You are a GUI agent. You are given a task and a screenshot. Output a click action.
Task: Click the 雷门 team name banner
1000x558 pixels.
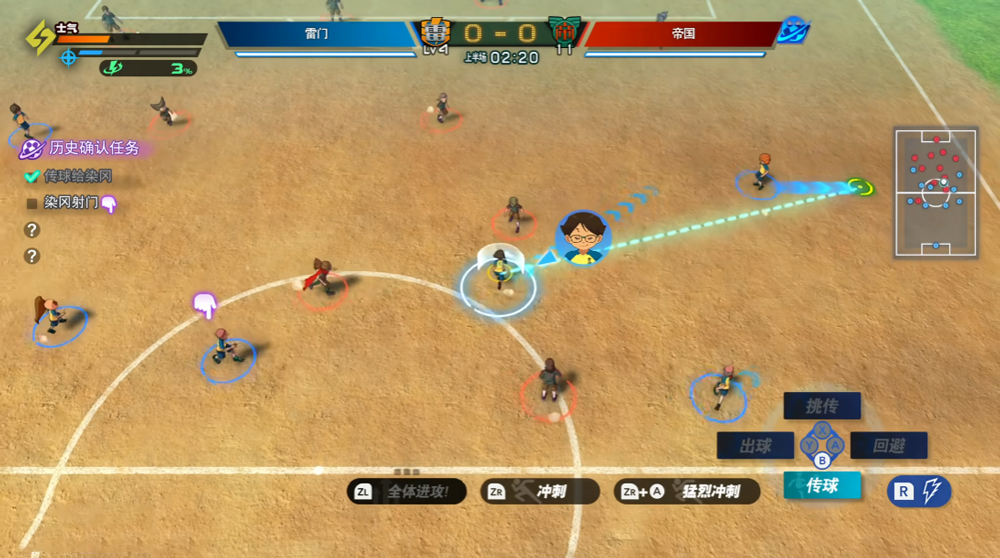(x=316, y=34)
